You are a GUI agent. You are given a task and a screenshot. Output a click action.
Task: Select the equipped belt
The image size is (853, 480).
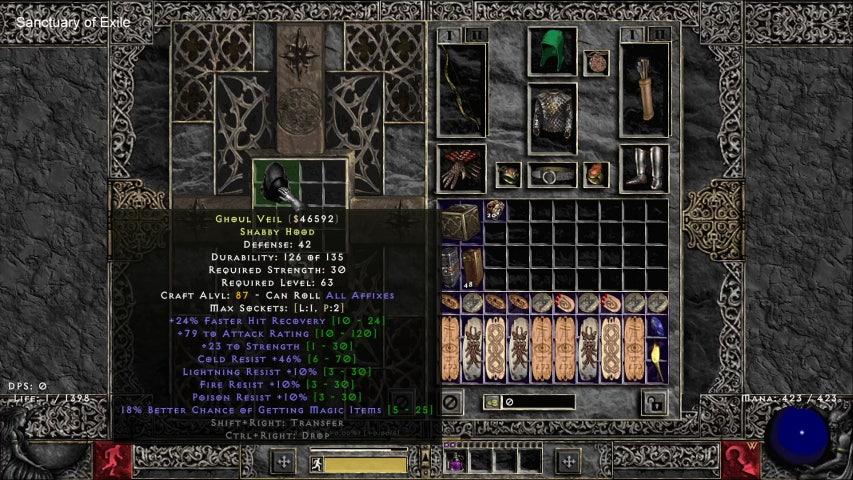point(552,175)
